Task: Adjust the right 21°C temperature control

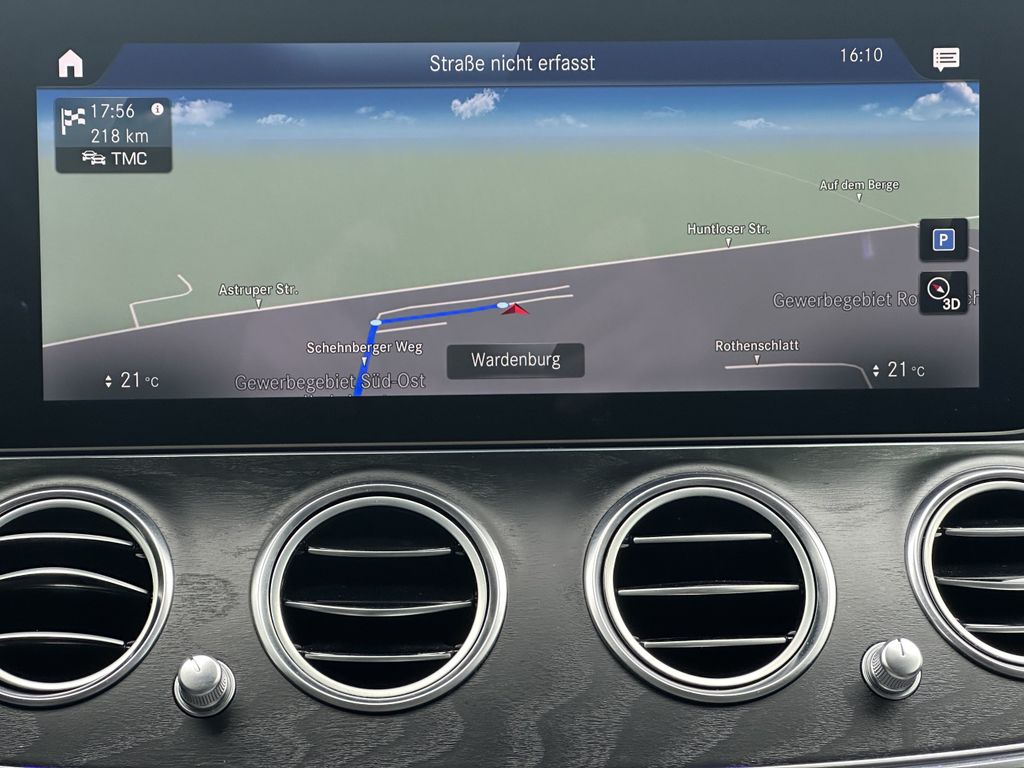Action: 898,370
